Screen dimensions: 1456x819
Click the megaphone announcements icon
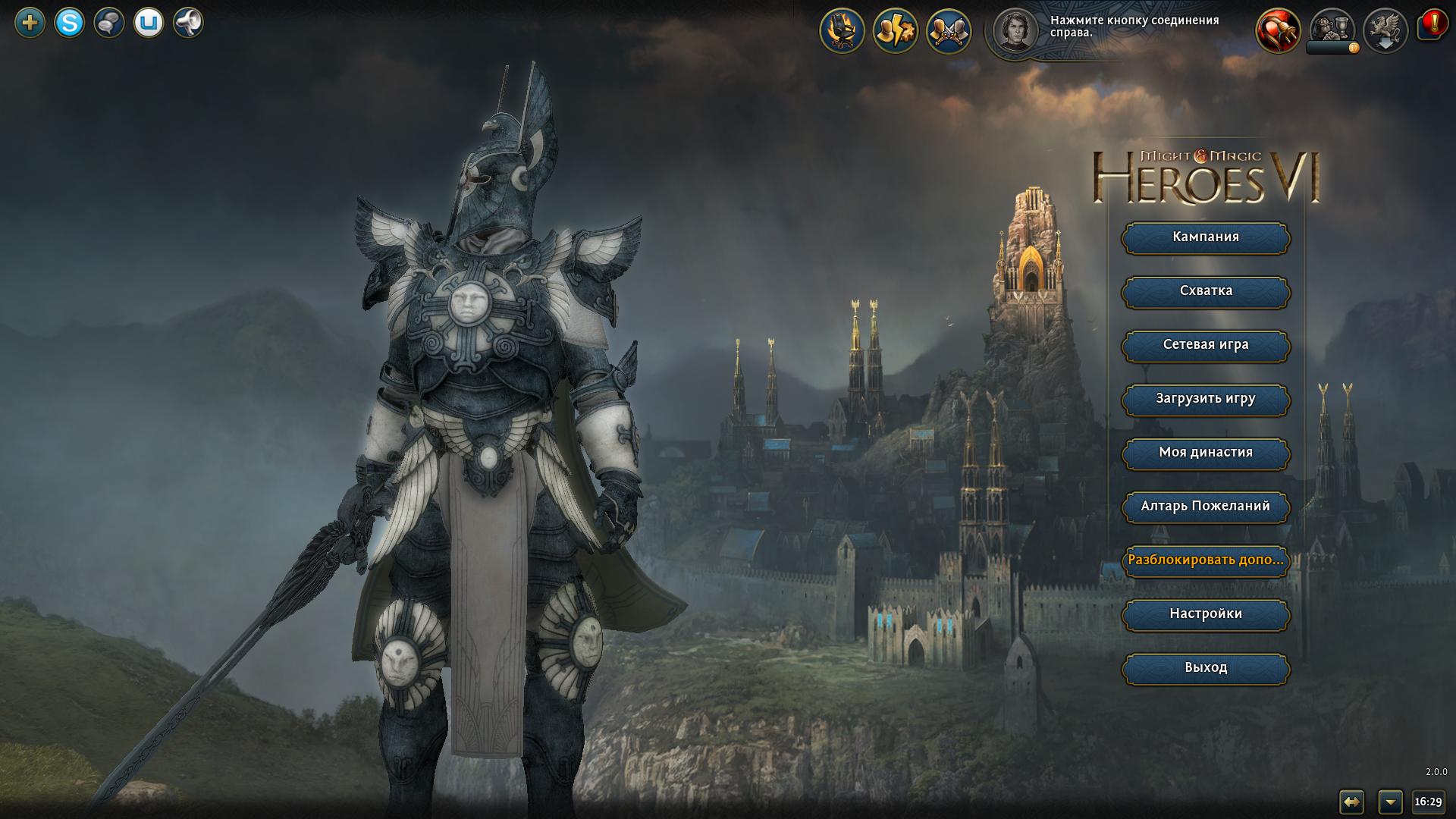(188, 23)
